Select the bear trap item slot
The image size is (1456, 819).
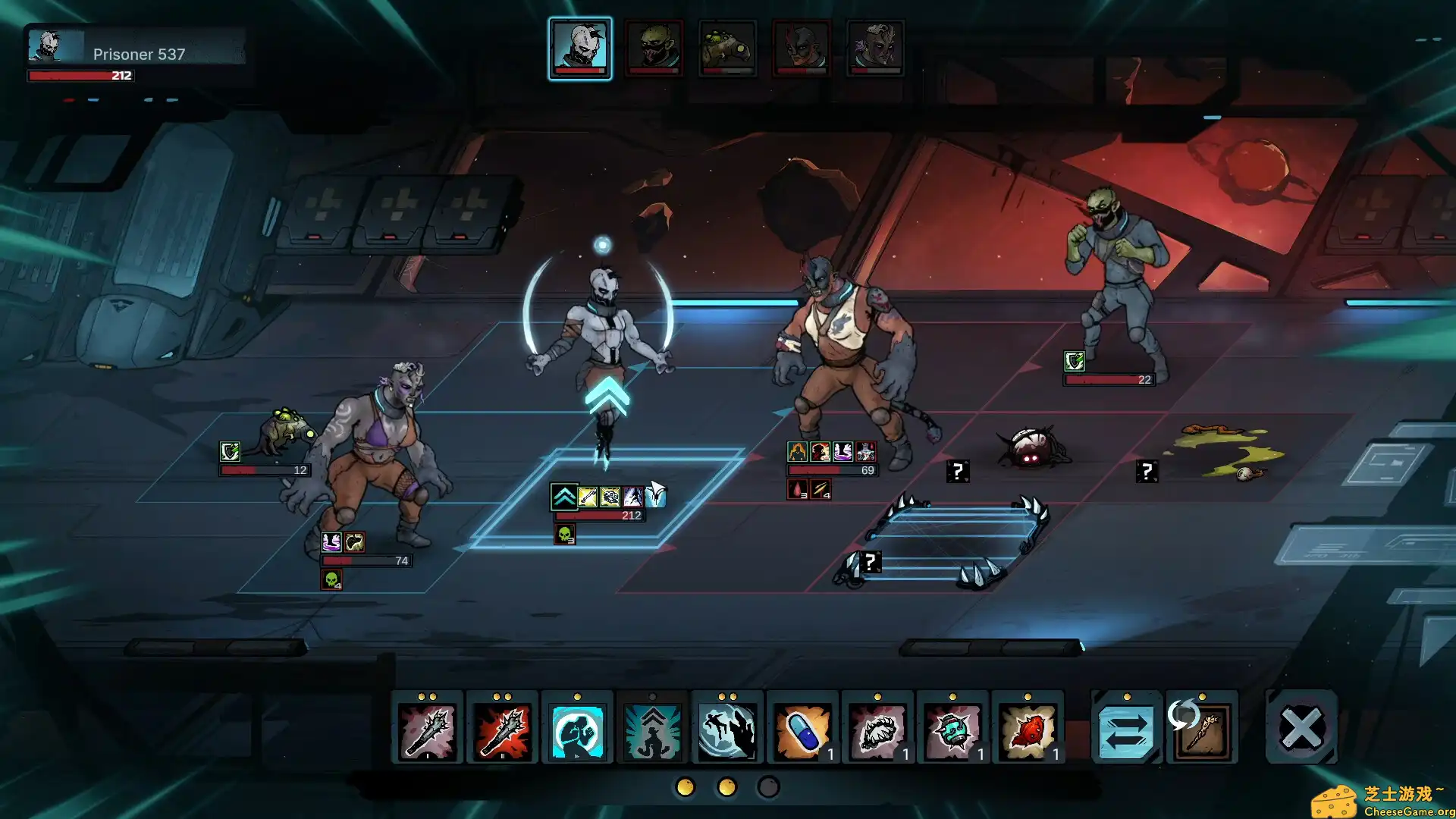(877, 730)
